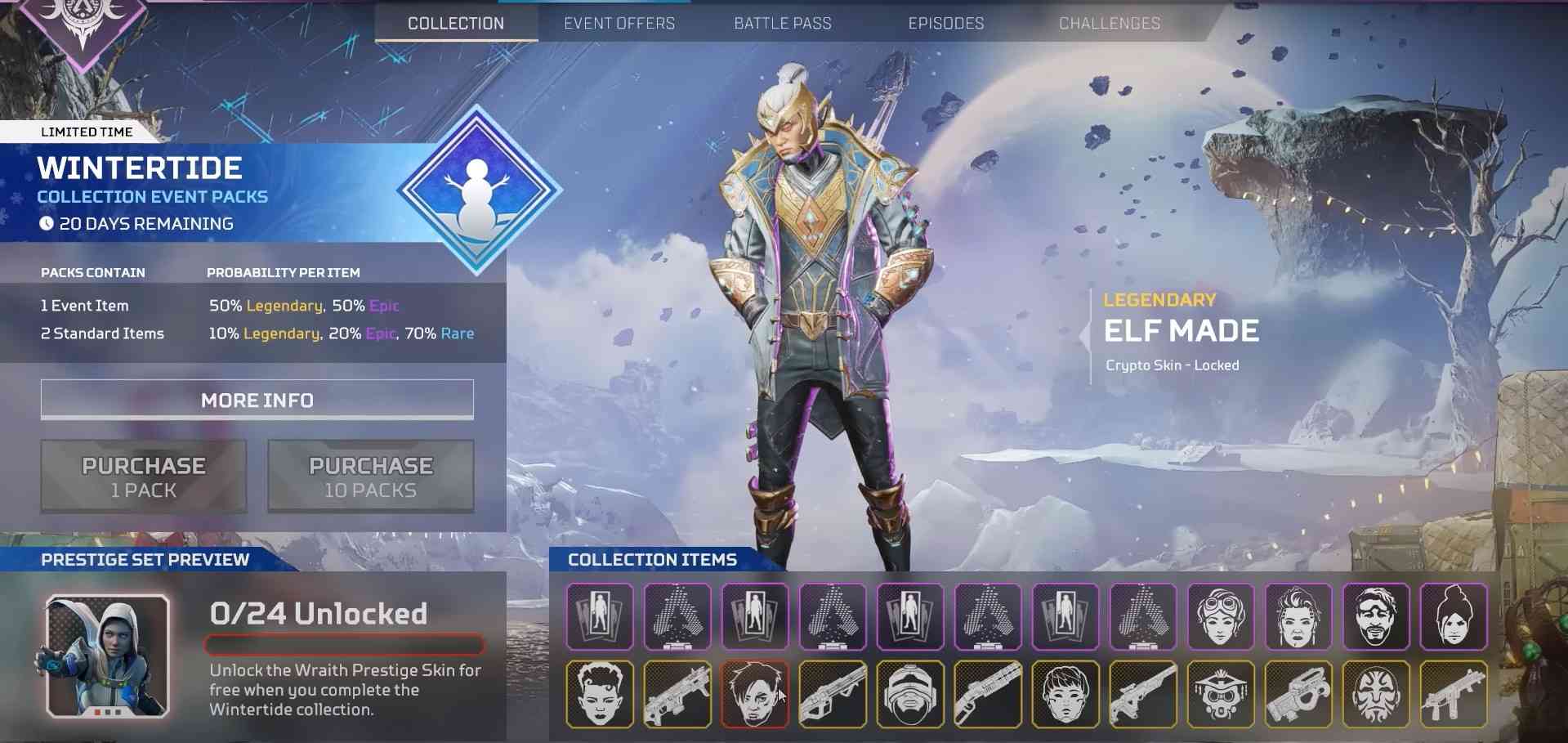
Task: Go to the Episodes tab
Action: pos(945,23)
